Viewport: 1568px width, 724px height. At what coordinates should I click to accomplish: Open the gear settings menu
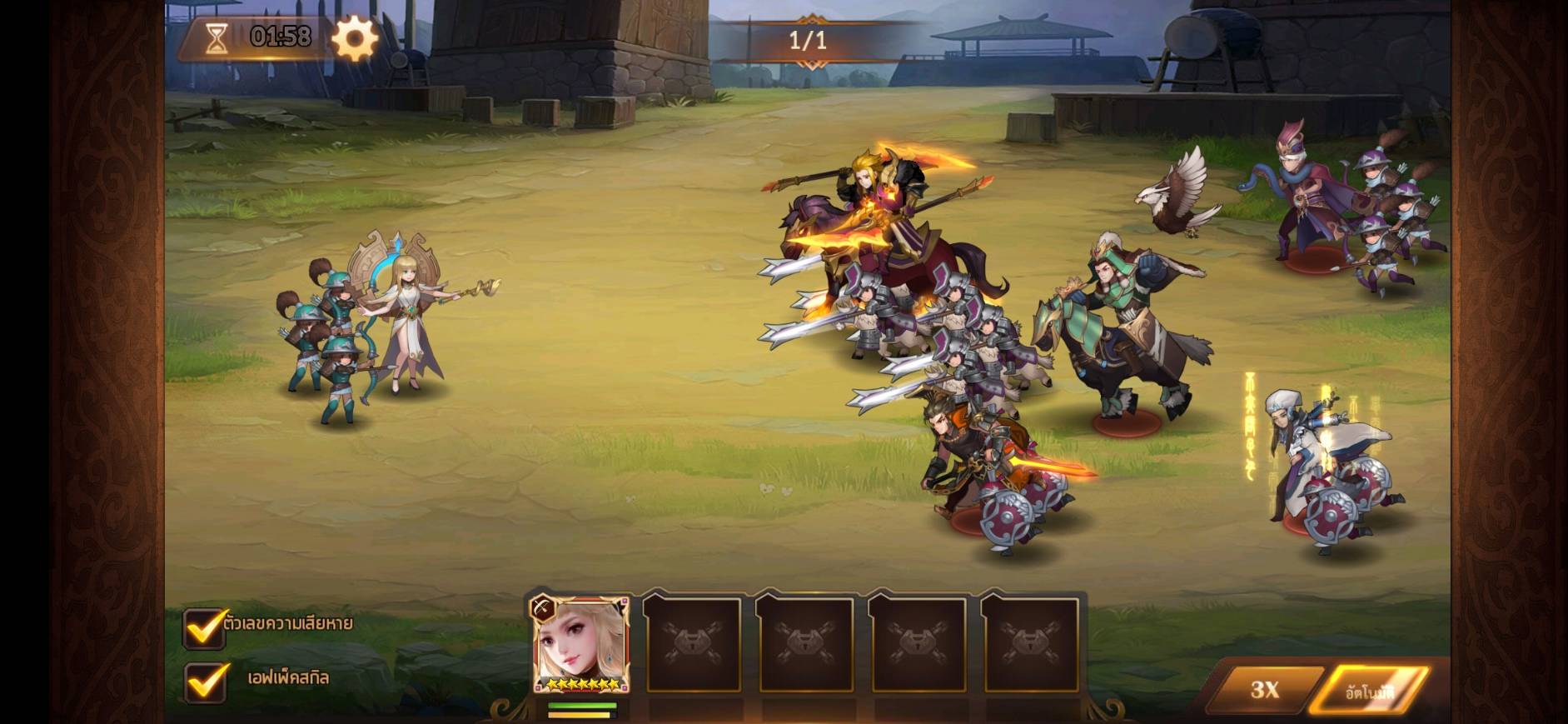(355, 38)
